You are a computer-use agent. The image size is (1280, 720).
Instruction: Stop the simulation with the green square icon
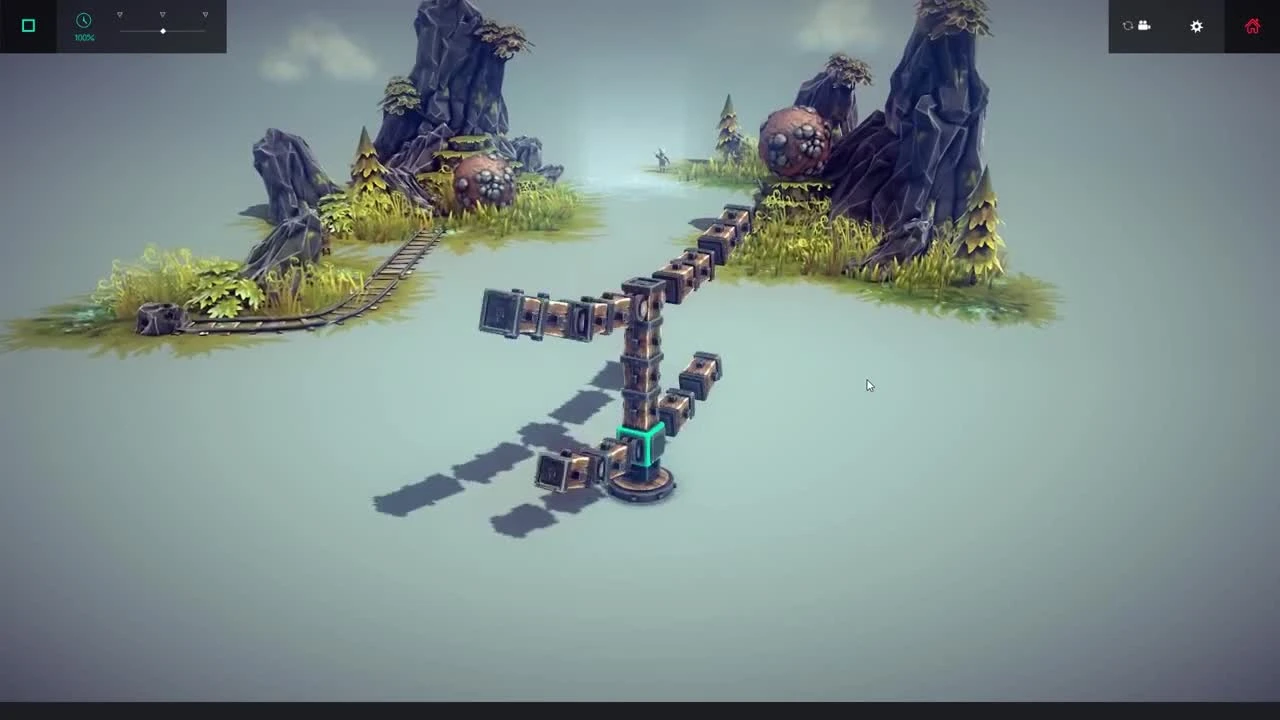click(x=28, y=25)
